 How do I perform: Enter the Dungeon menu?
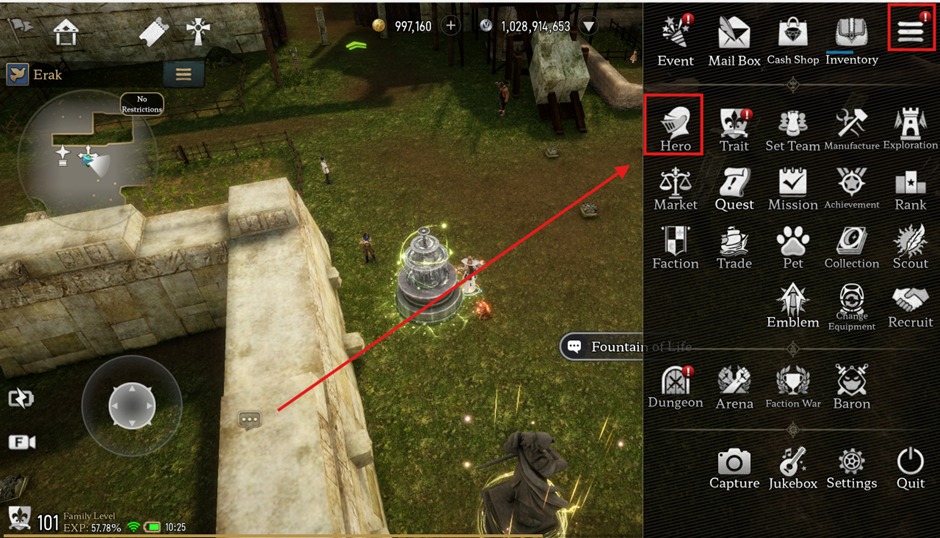click(x=676, y=385)
